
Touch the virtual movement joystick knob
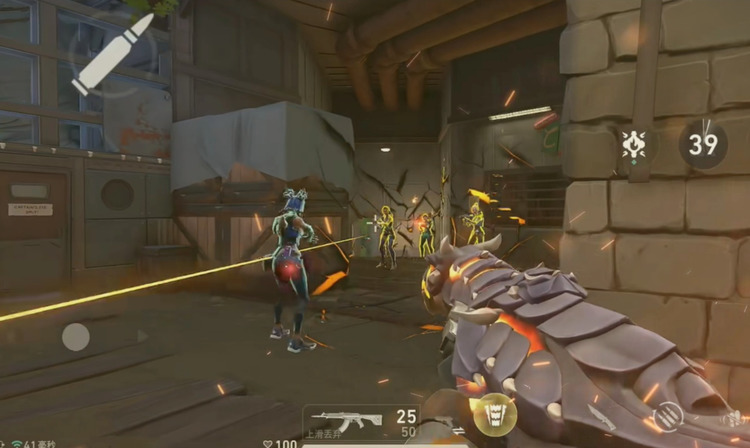click(x=76, y=337)
